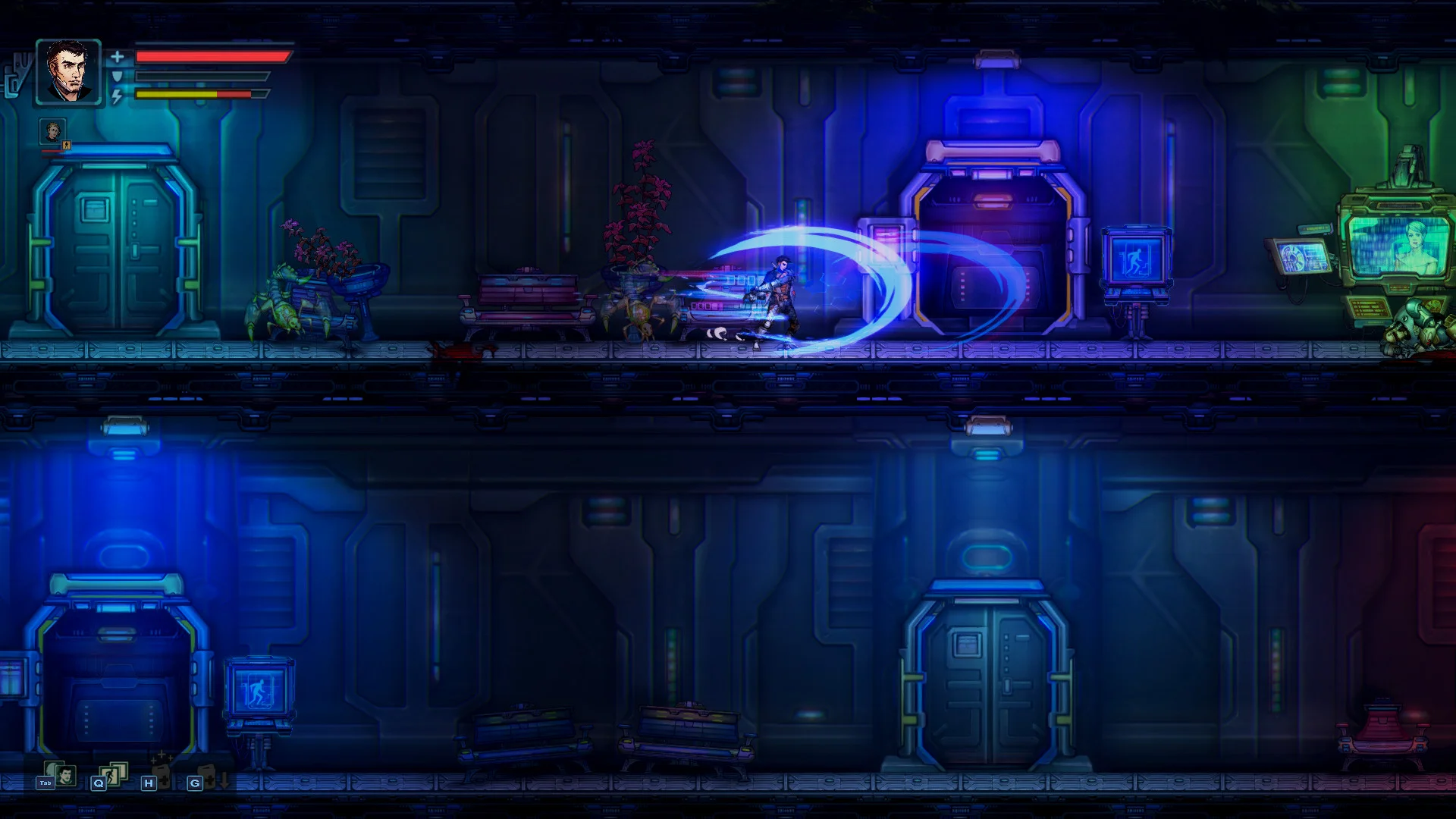The width and height of the screenshot is (1456, 819).
Task: Click the lightning bolt energy icon
Action: 118,96
